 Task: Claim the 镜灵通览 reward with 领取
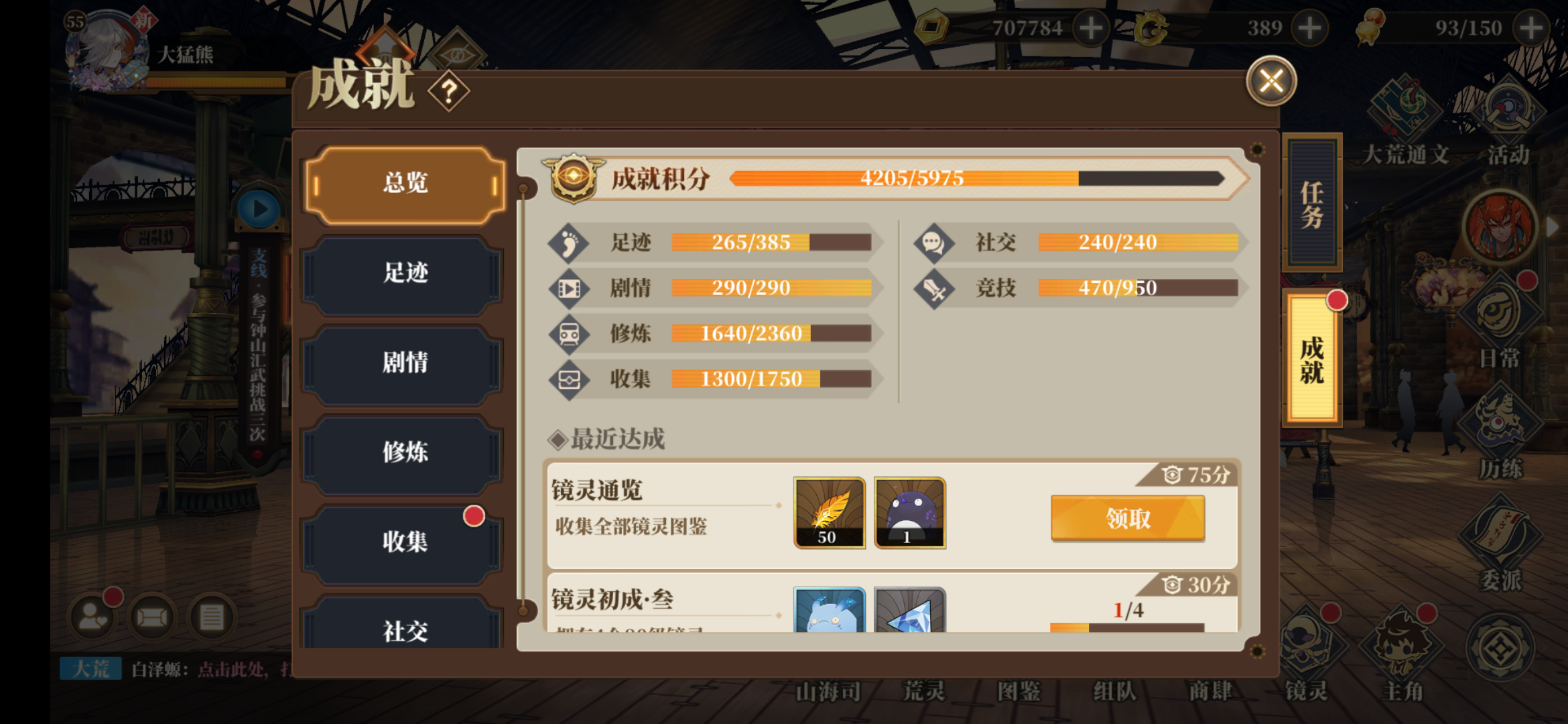click(1128, 518)
